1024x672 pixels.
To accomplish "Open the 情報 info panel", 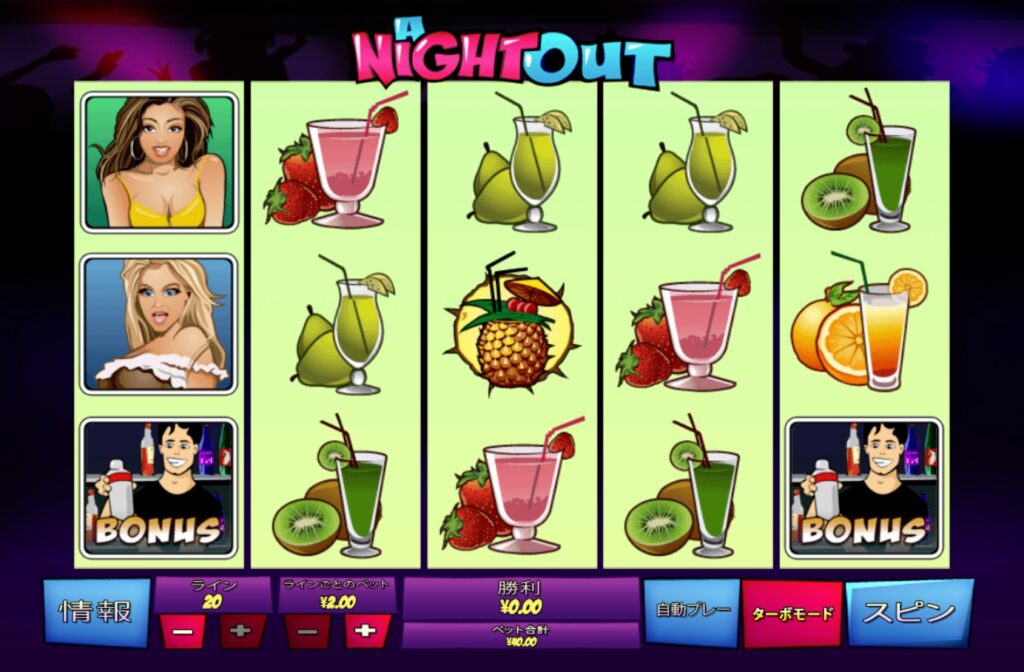I will pyautogui.click(x=96, y=612).
